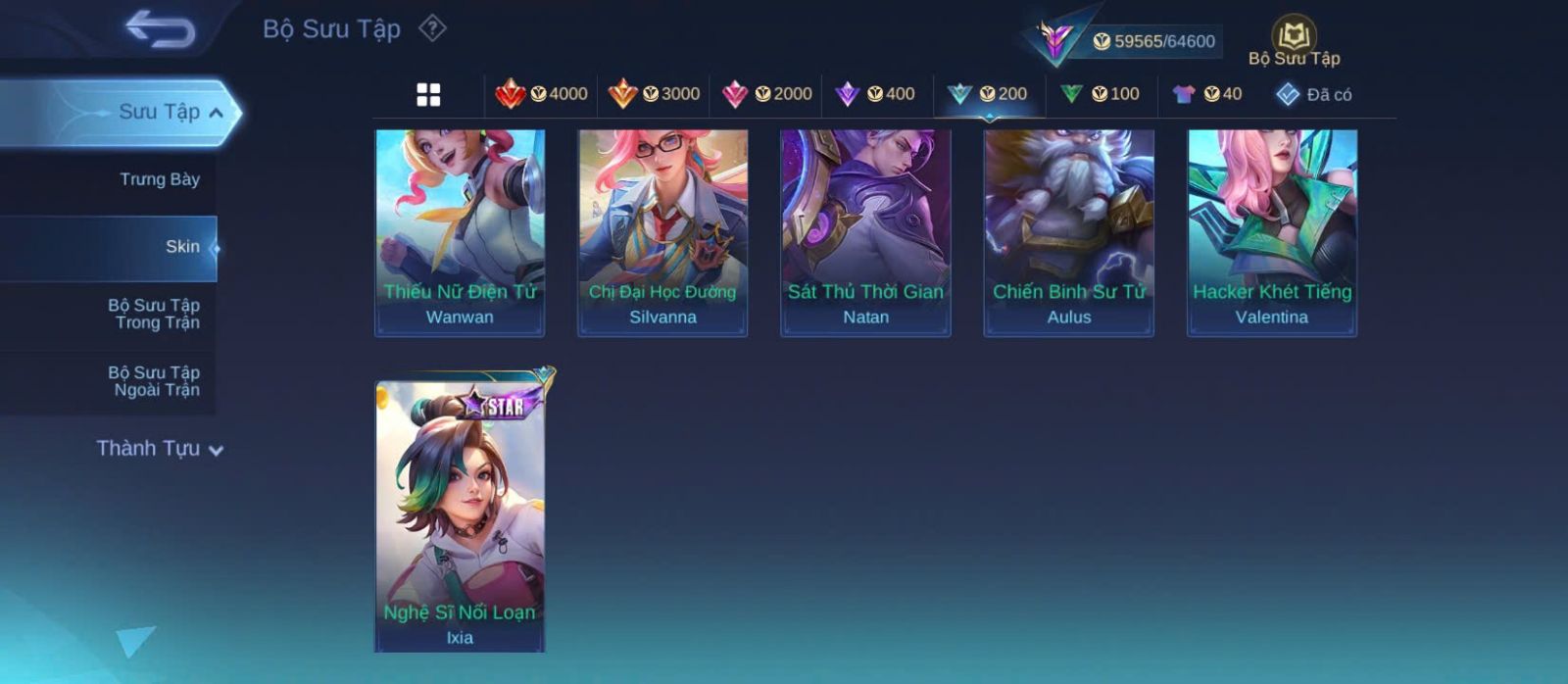
Task: Switch to the 2000 points tier tab
Action: [x=766, y=94]
